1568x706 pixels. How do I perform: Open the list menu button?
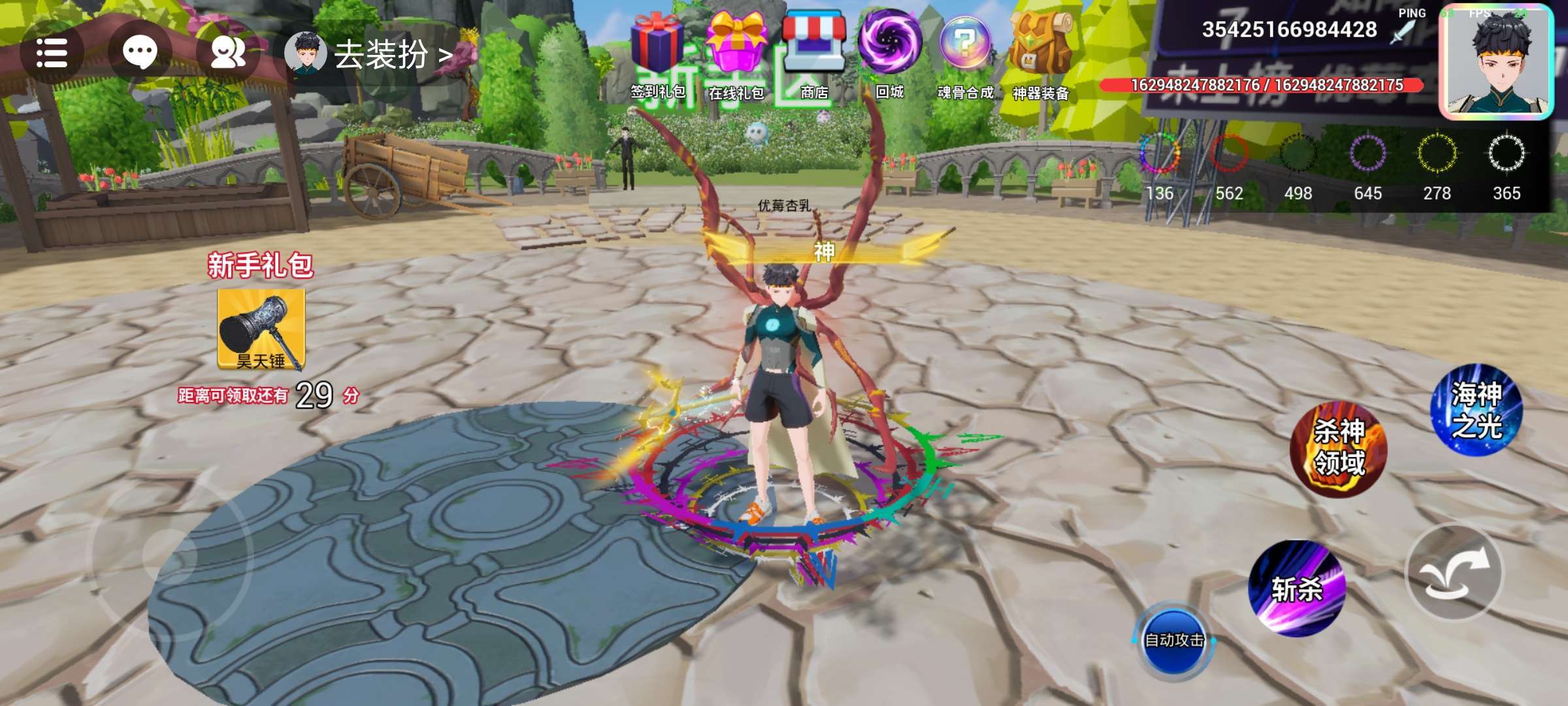[51, 53]
